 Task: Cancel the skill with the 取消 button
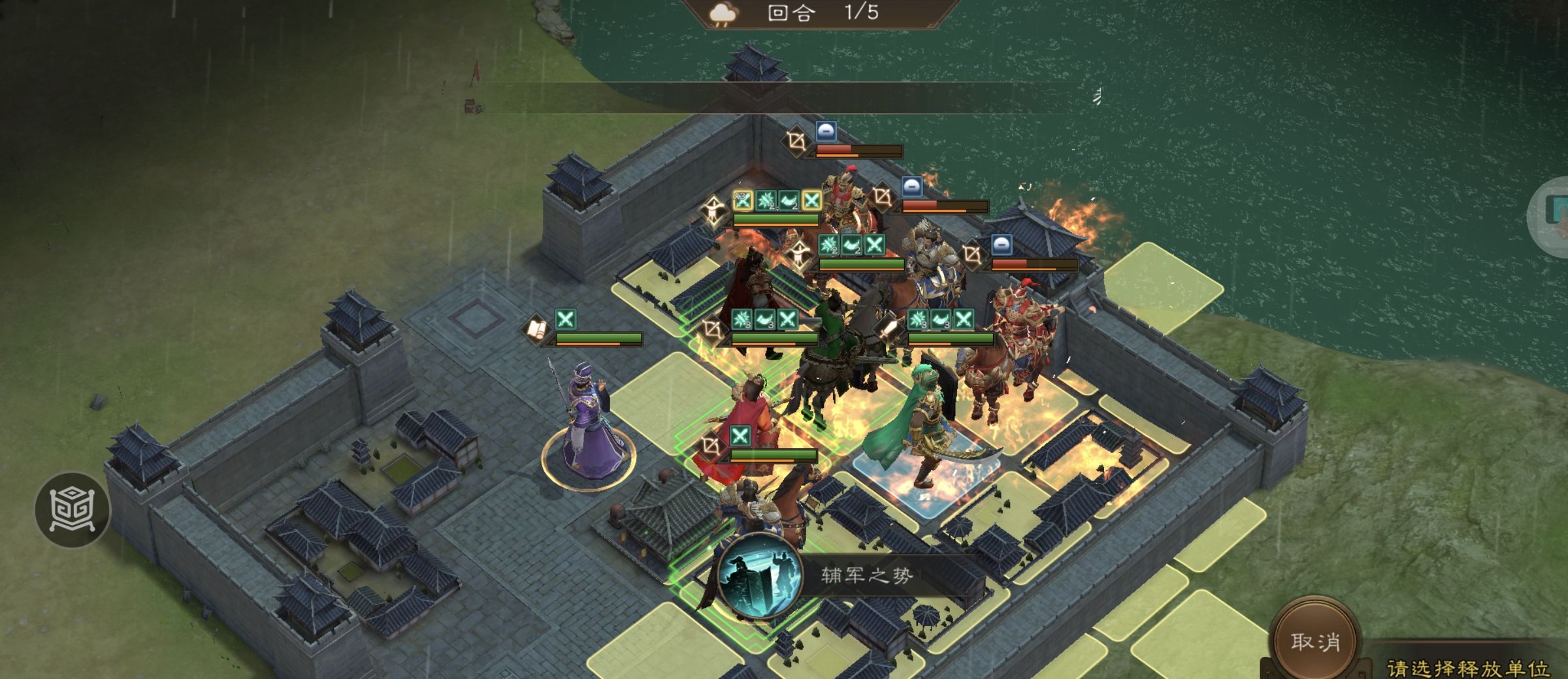click(x=1315, y=642)
